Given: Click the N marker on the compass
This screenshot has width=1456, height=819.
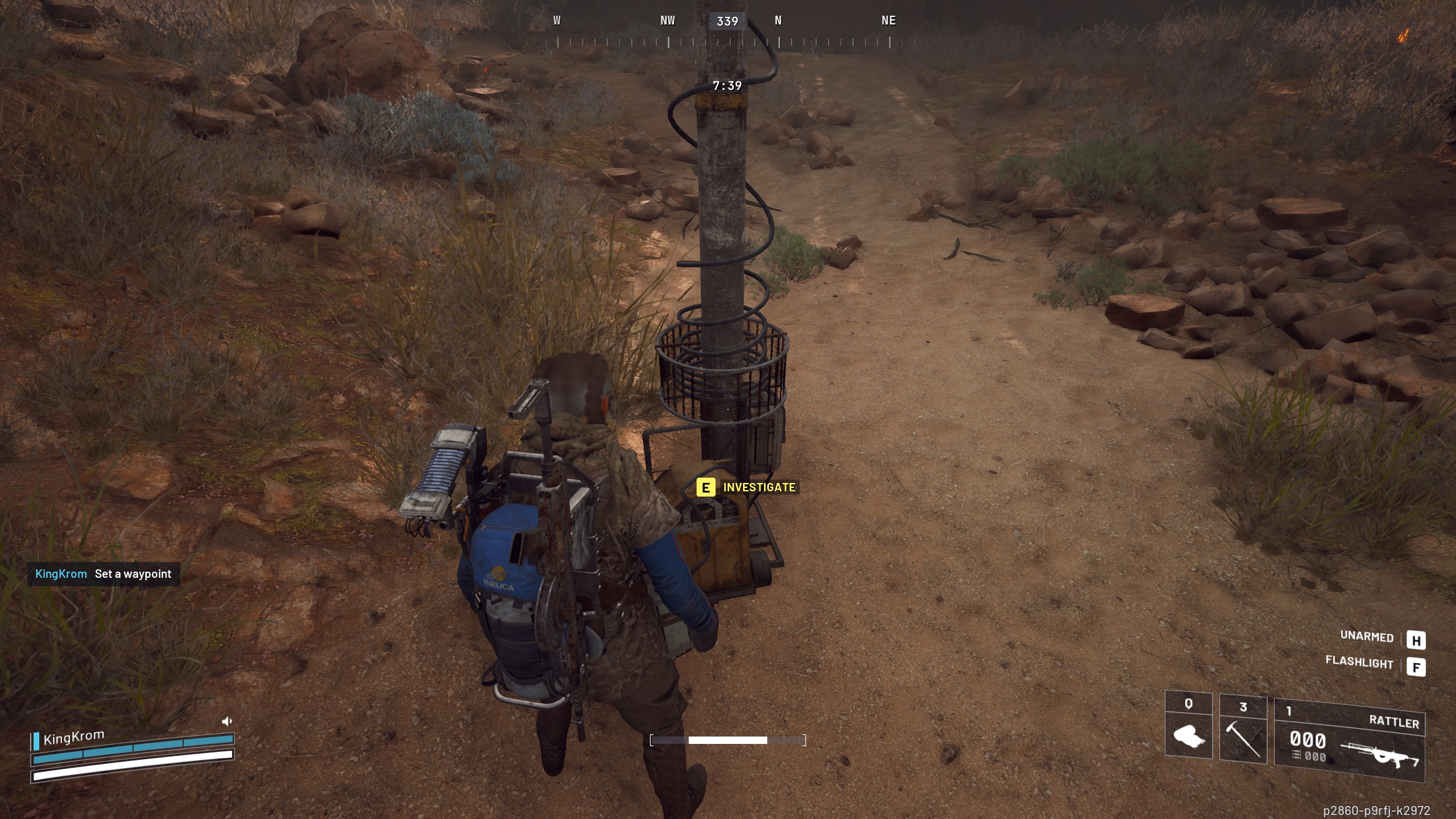Looking at the screenshot, I should tap(777, 20).
